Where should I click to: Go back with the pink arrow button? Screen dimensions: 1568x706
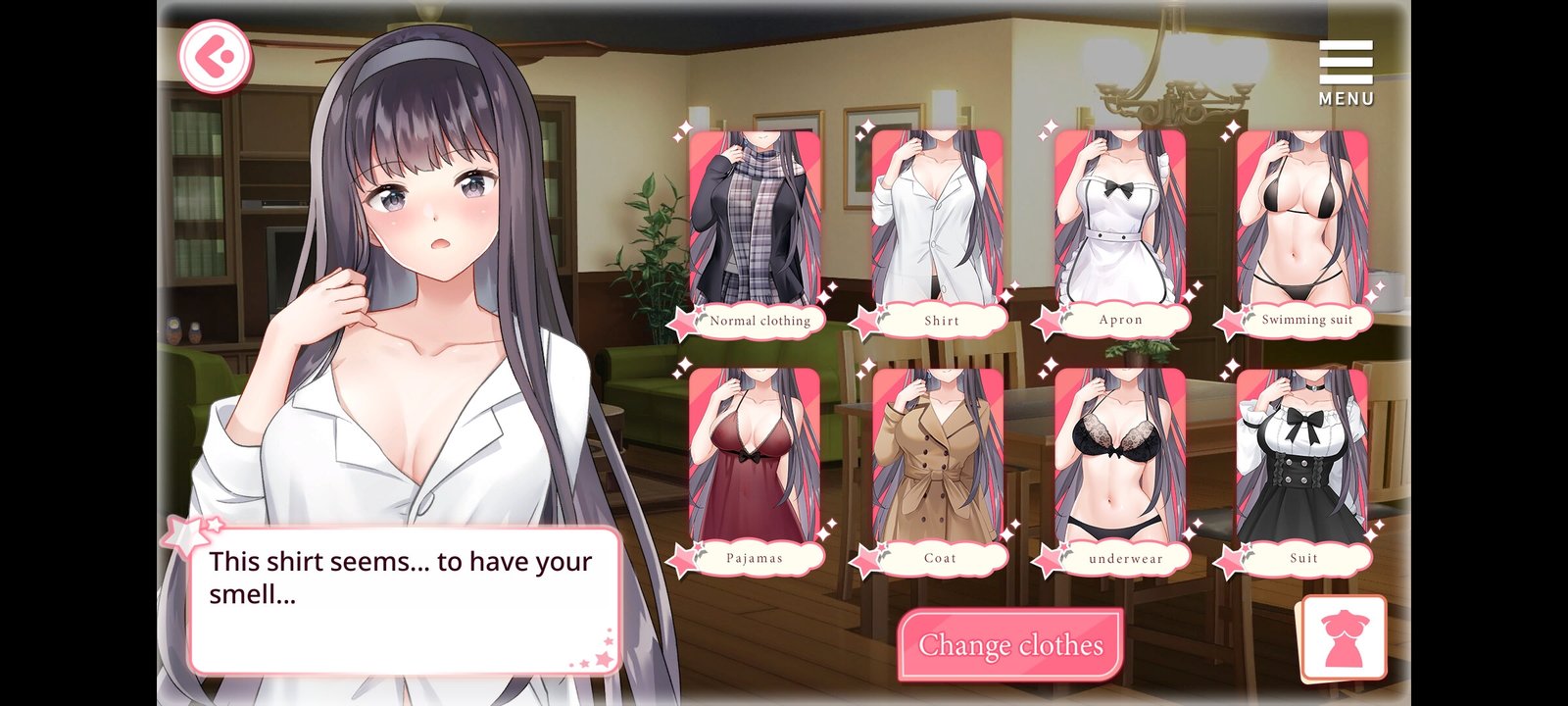215,57
